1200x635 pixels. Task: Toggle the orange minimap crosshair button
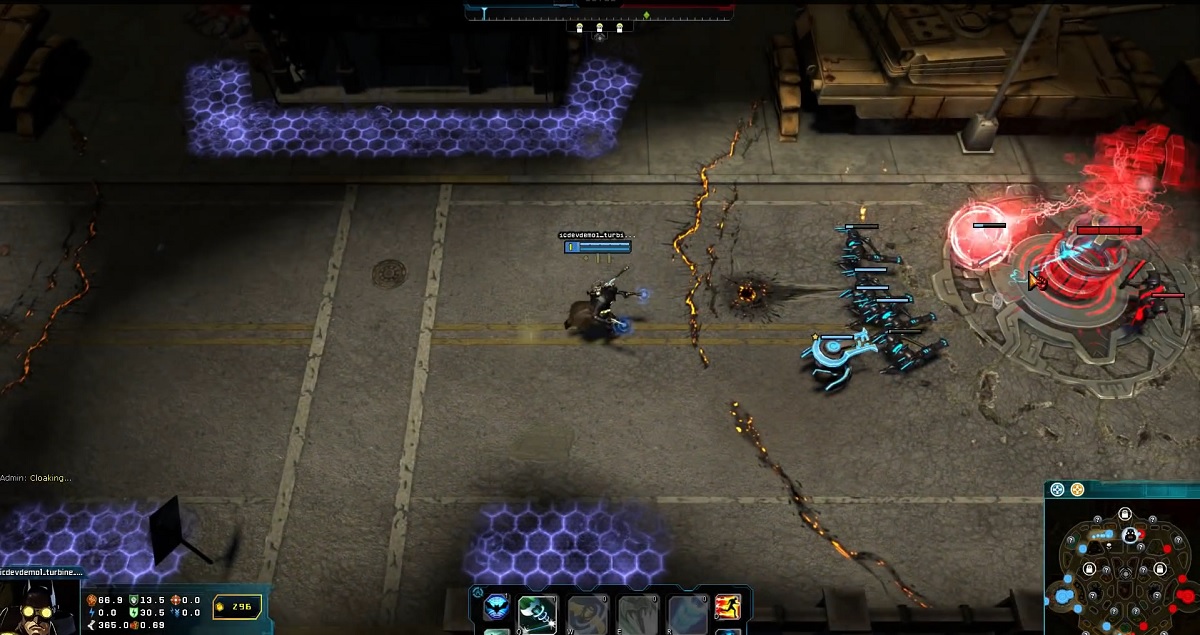1078,490
